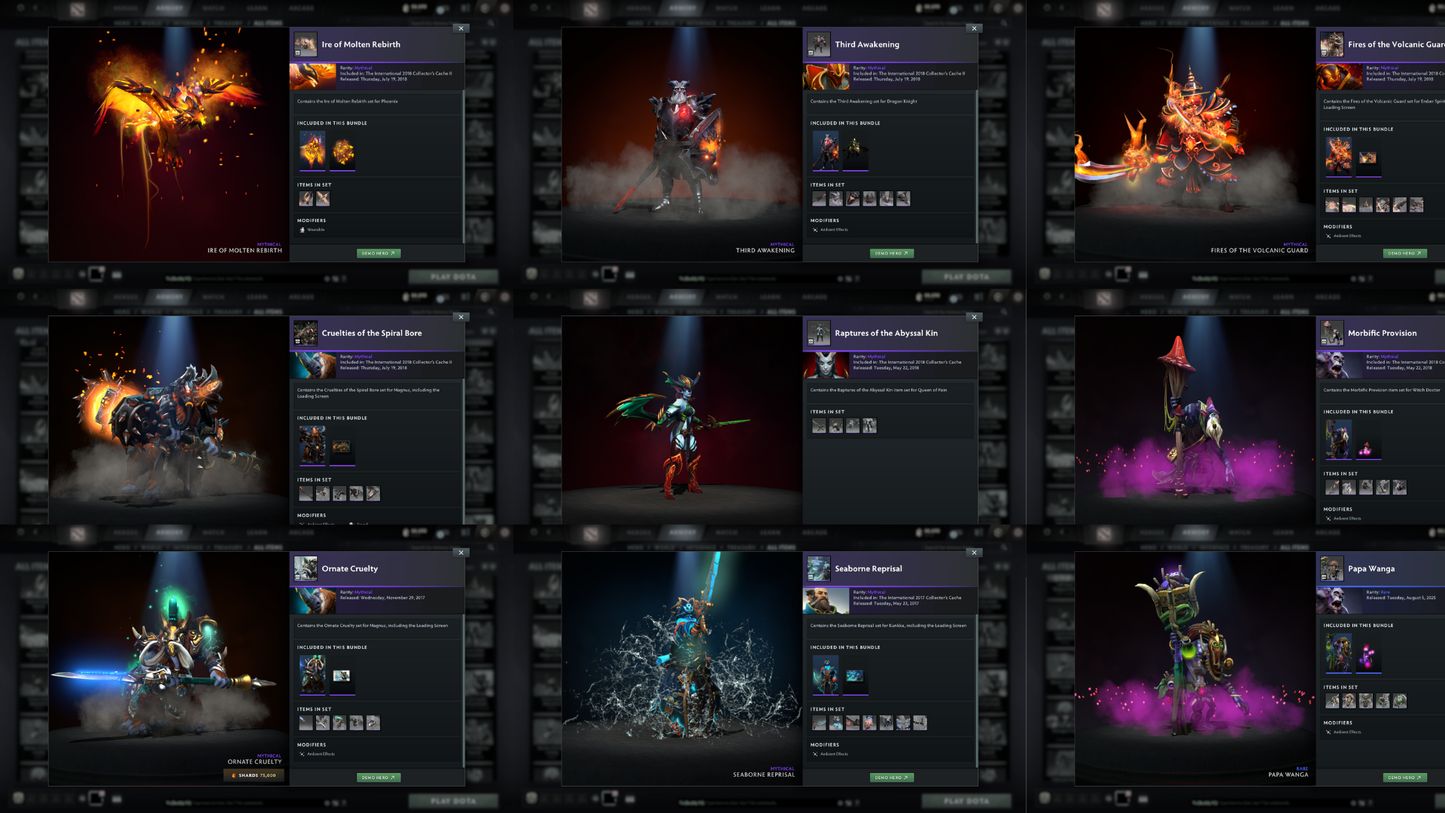
Task: Toggle the Ambient Effects modifier under Papa Wanga
Action: (1331, 732)
